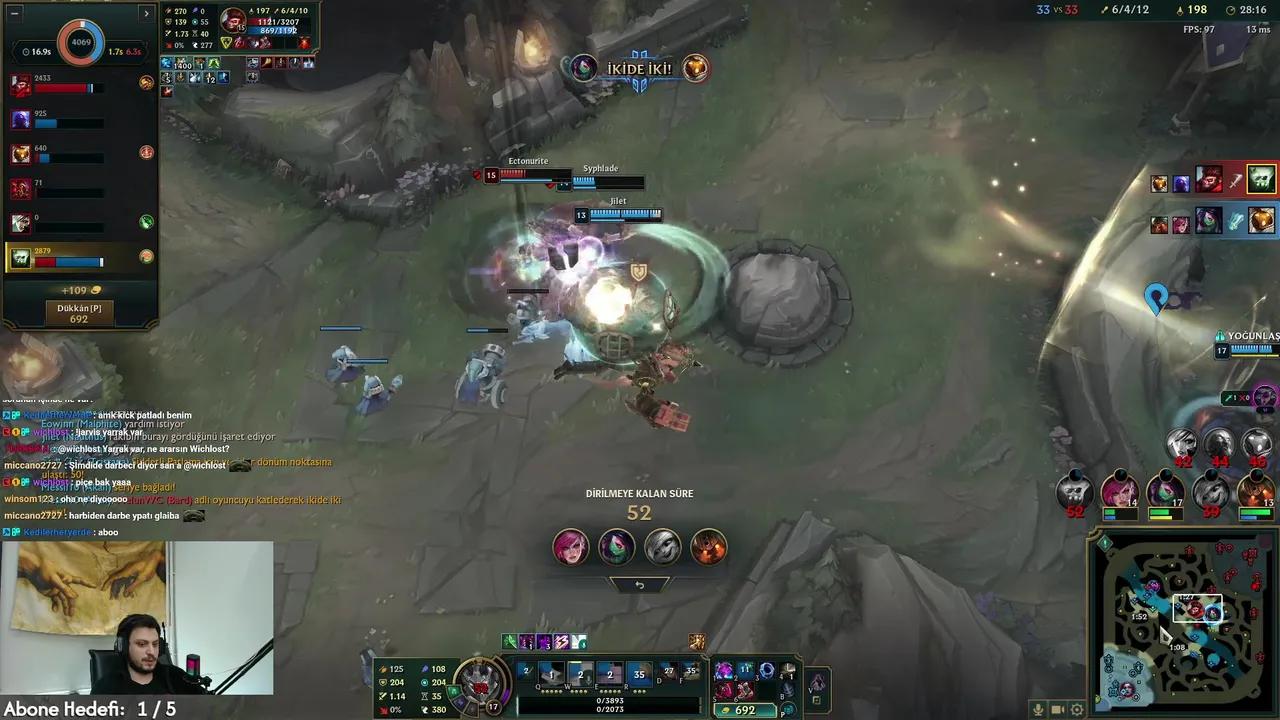Viewport: 1280px width, 720px height.
Task: Click the experience bar showing 0/2073
Action: click(x=610, y=711)
